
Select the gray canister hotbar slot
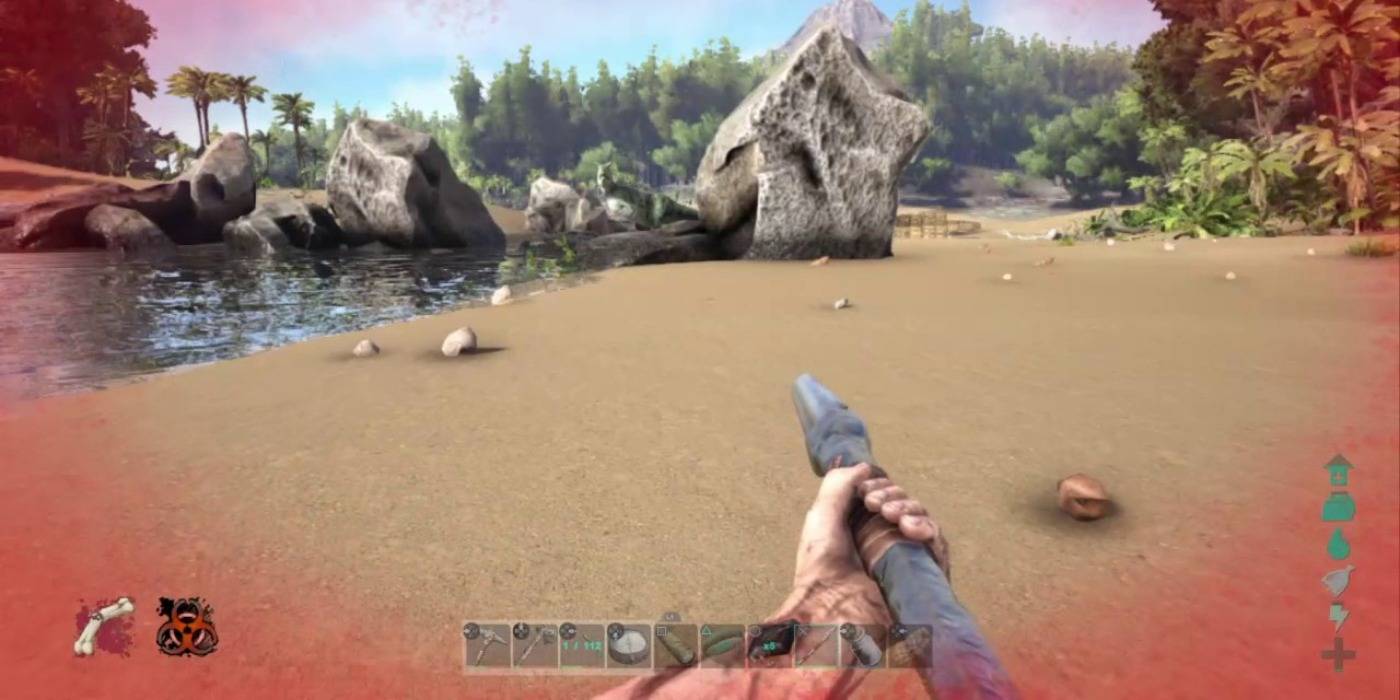[x=862, y=646]
